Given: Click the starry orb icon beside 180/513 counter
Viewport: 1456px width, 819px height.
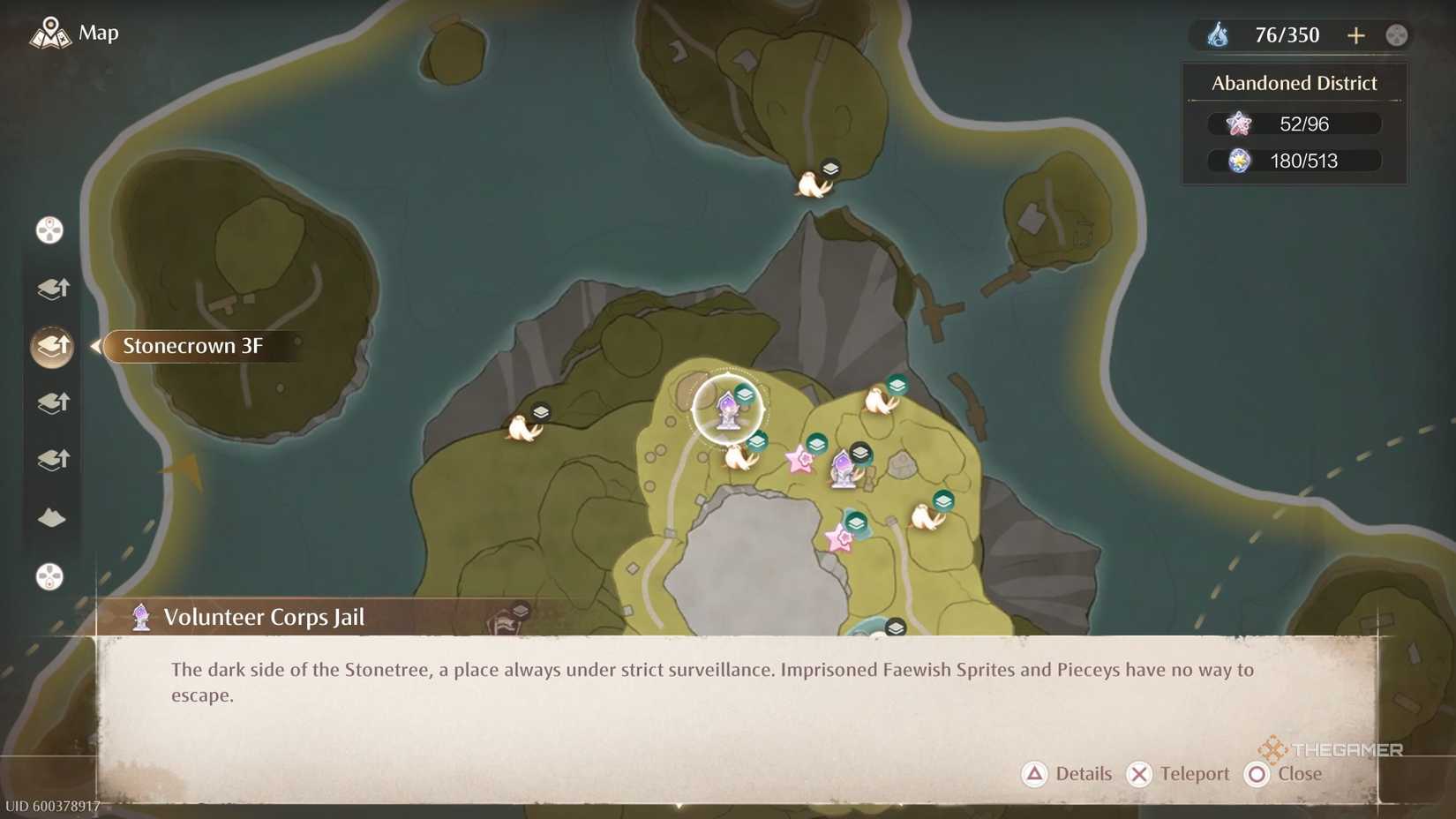Looking at the screenshot, I should 1239,161.
